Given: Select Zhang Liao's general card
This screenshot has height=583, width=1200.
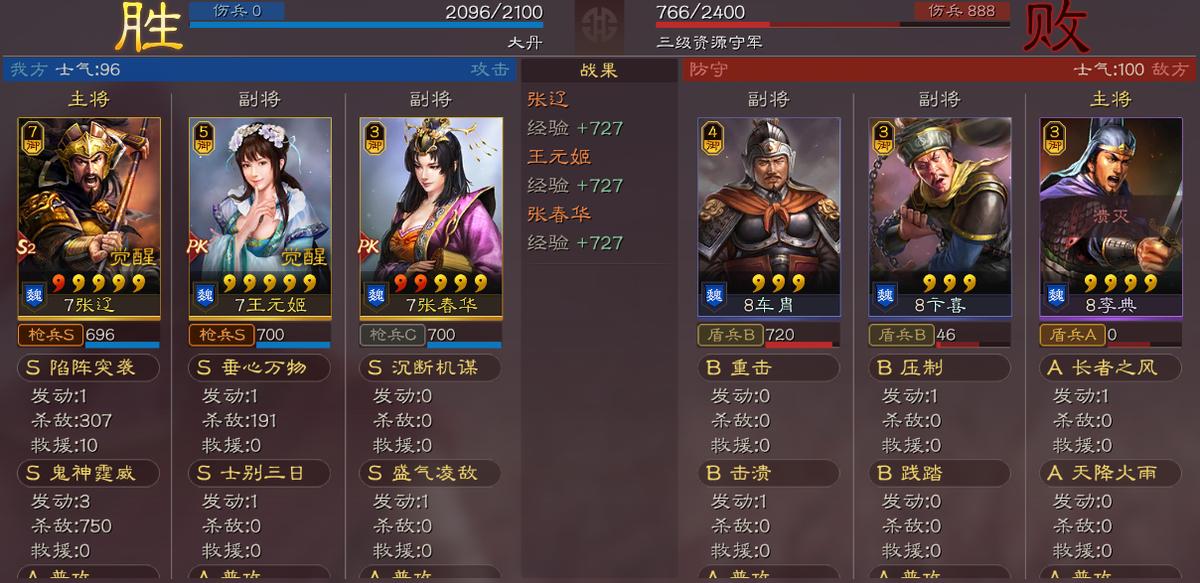Looking at the screenshot, I should click(x=89, y=214).
